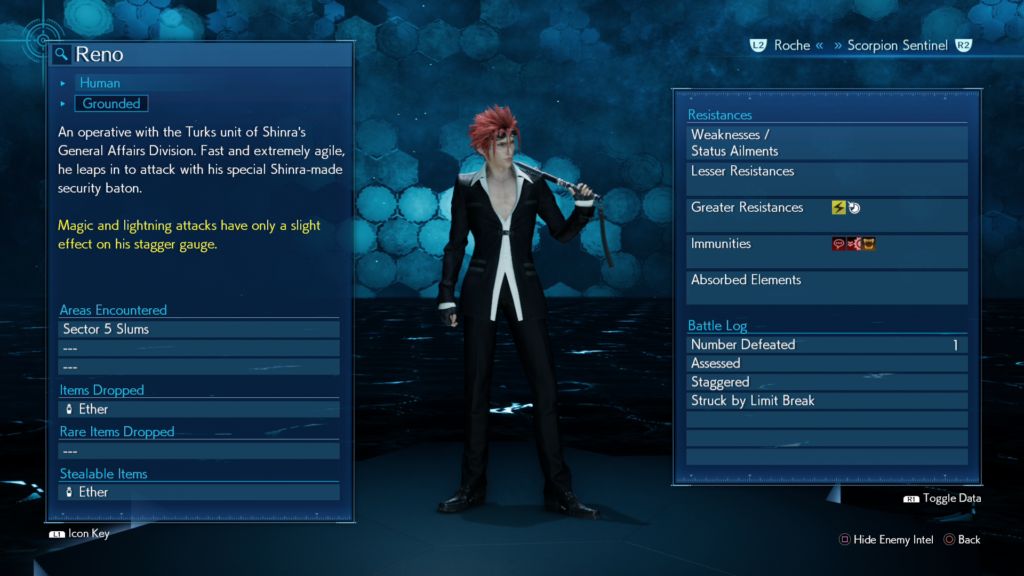The height and width of the screenshot is (576, 1024).
Task: Select the Grounded type tag
Action: click(111, 103)
